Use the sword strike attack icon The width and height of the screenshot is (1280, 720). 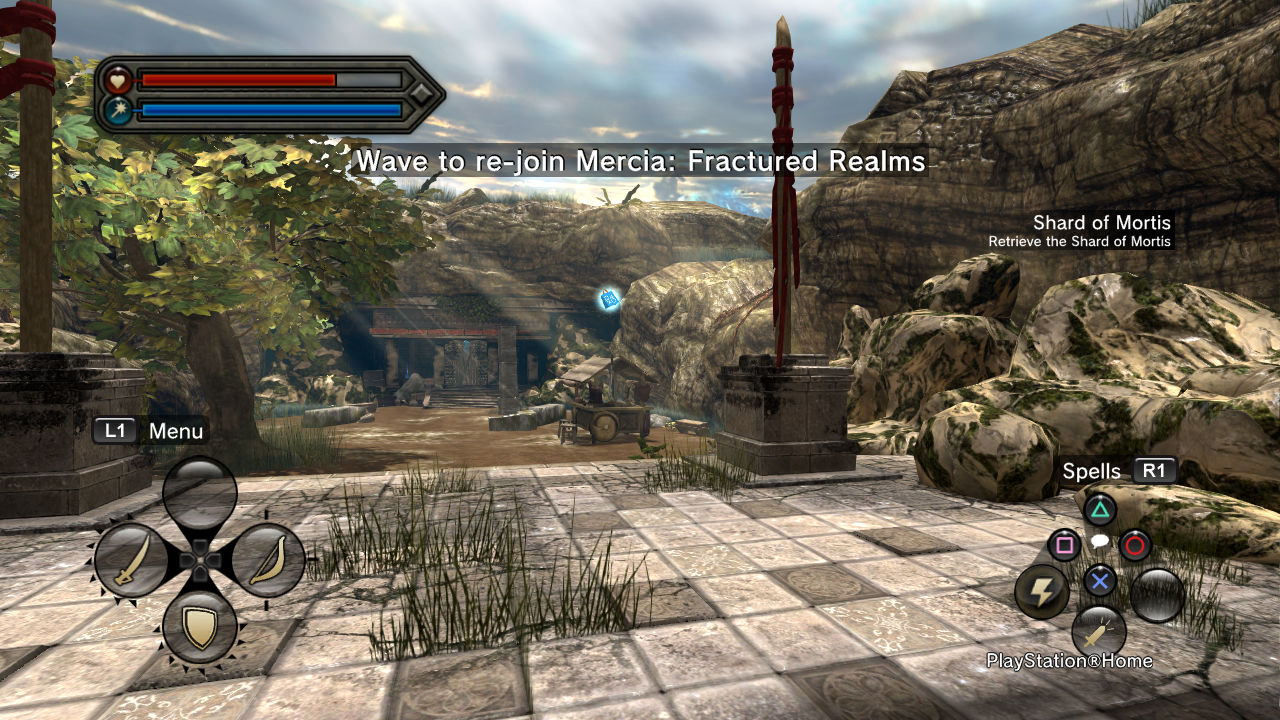click(1099, 633)
